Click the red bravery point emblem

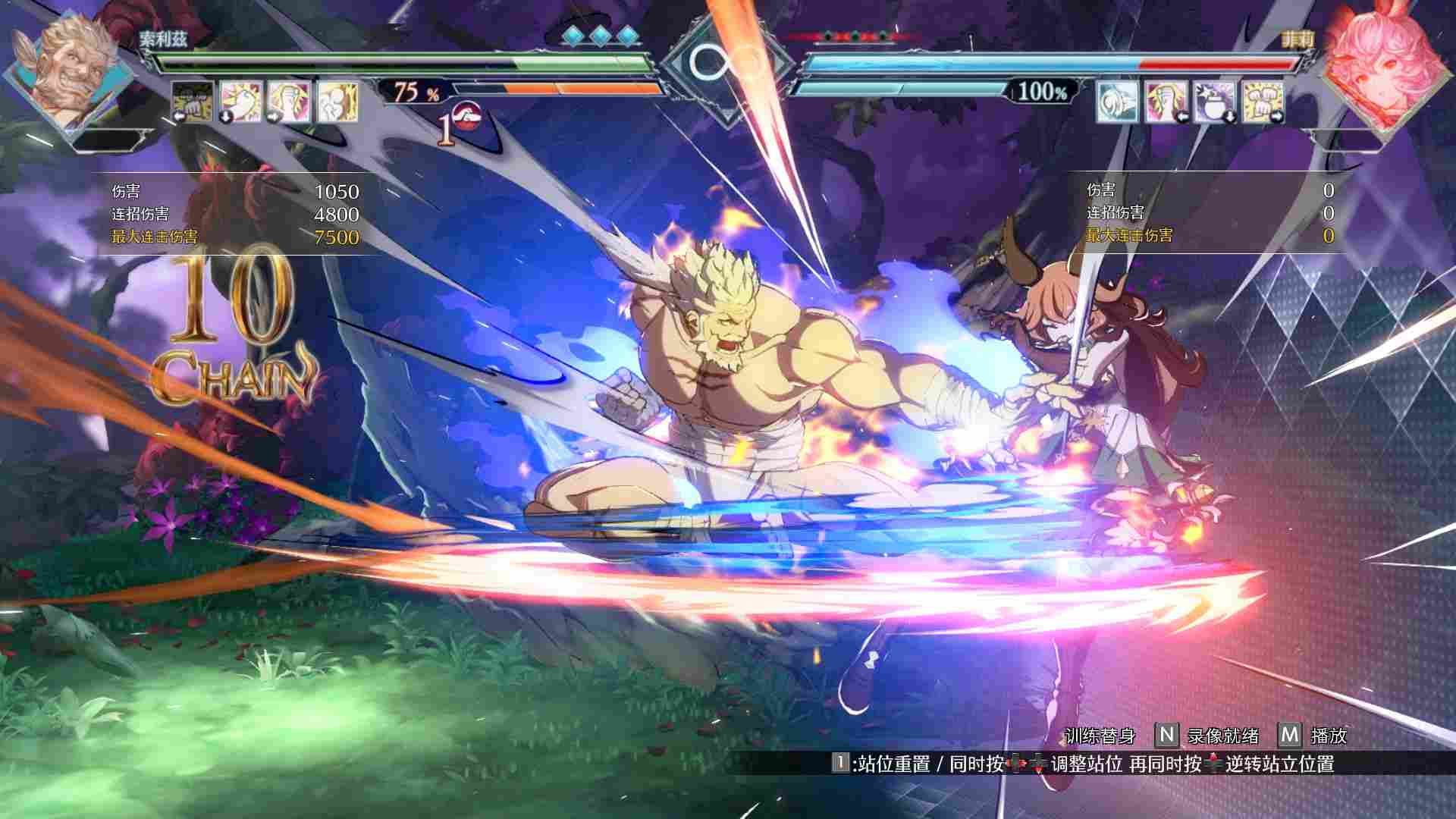point(469,119)
